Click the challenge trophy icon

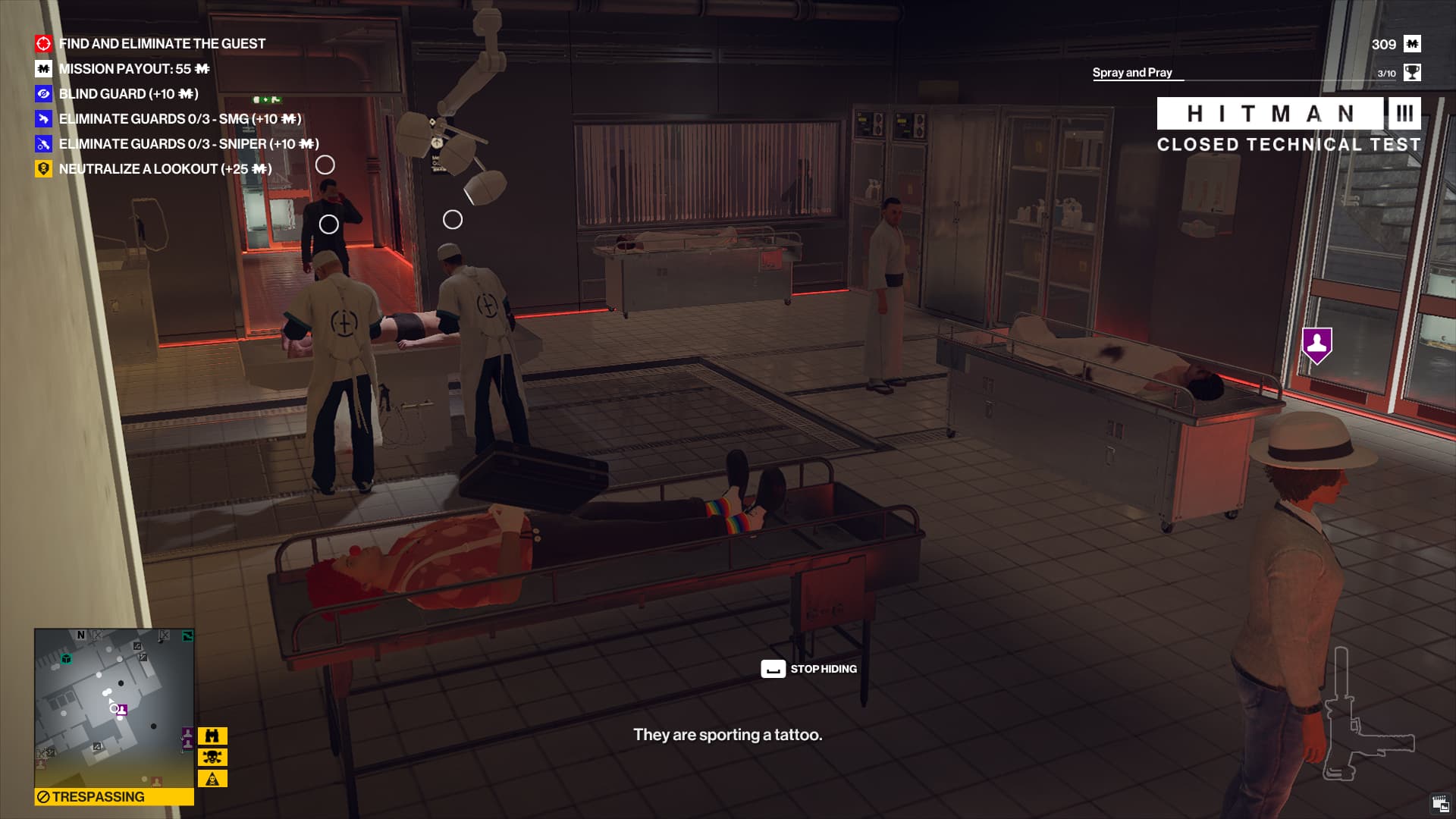[1412, 73]
